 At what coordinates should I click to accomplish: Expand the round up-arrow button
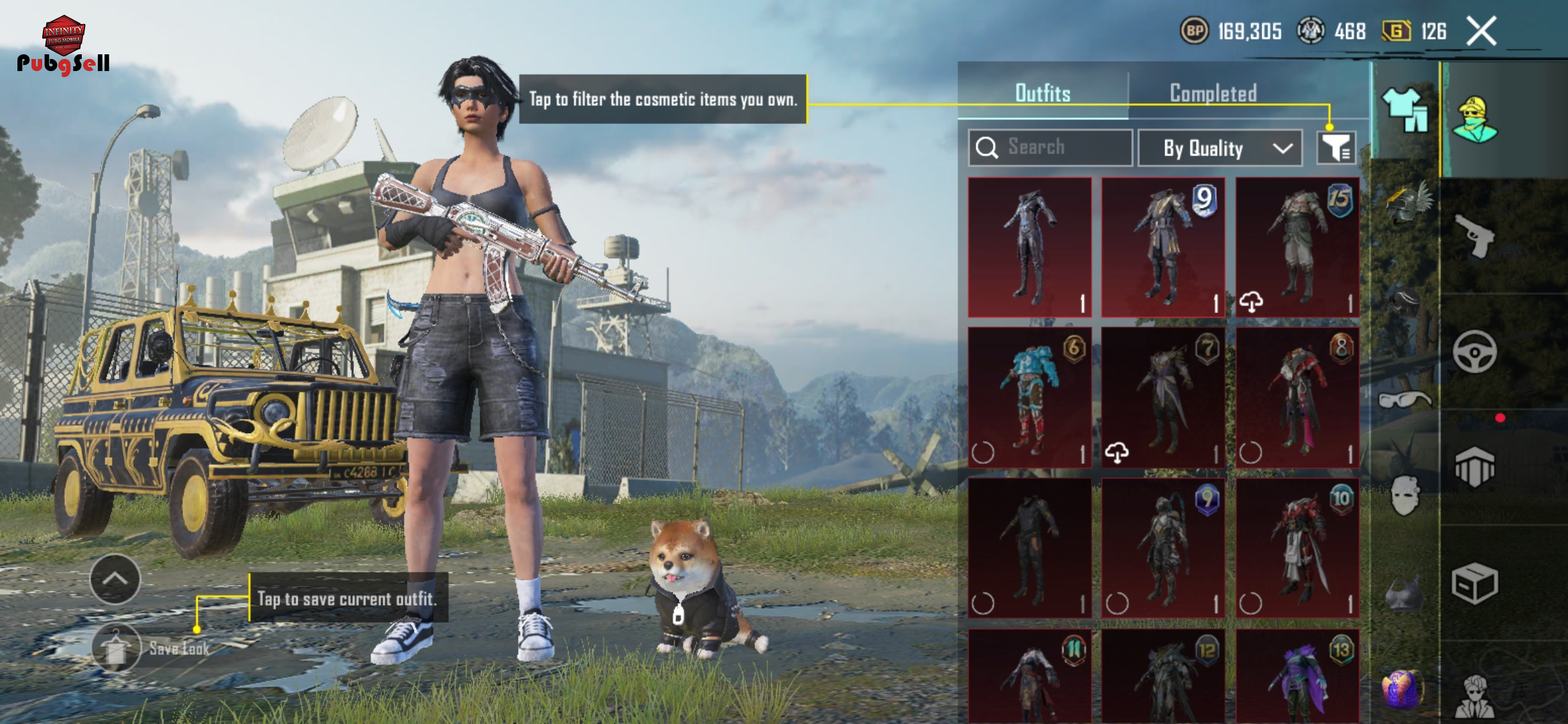115,579
